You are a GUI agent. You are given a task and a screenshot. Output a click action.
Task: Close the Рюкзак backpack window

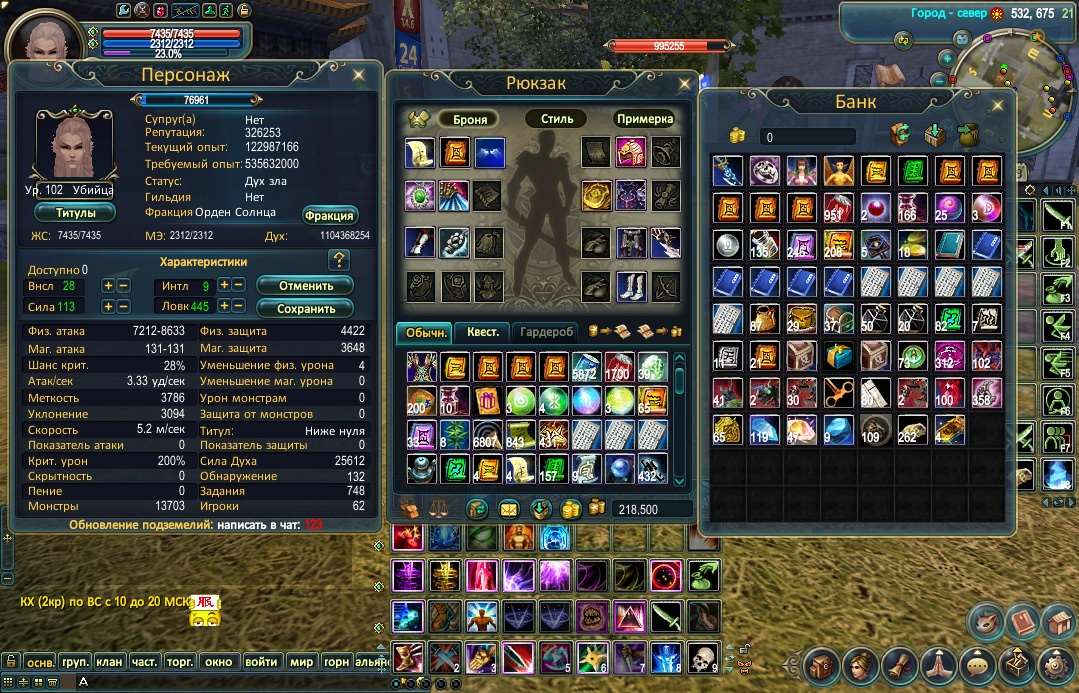pos(685,84)
